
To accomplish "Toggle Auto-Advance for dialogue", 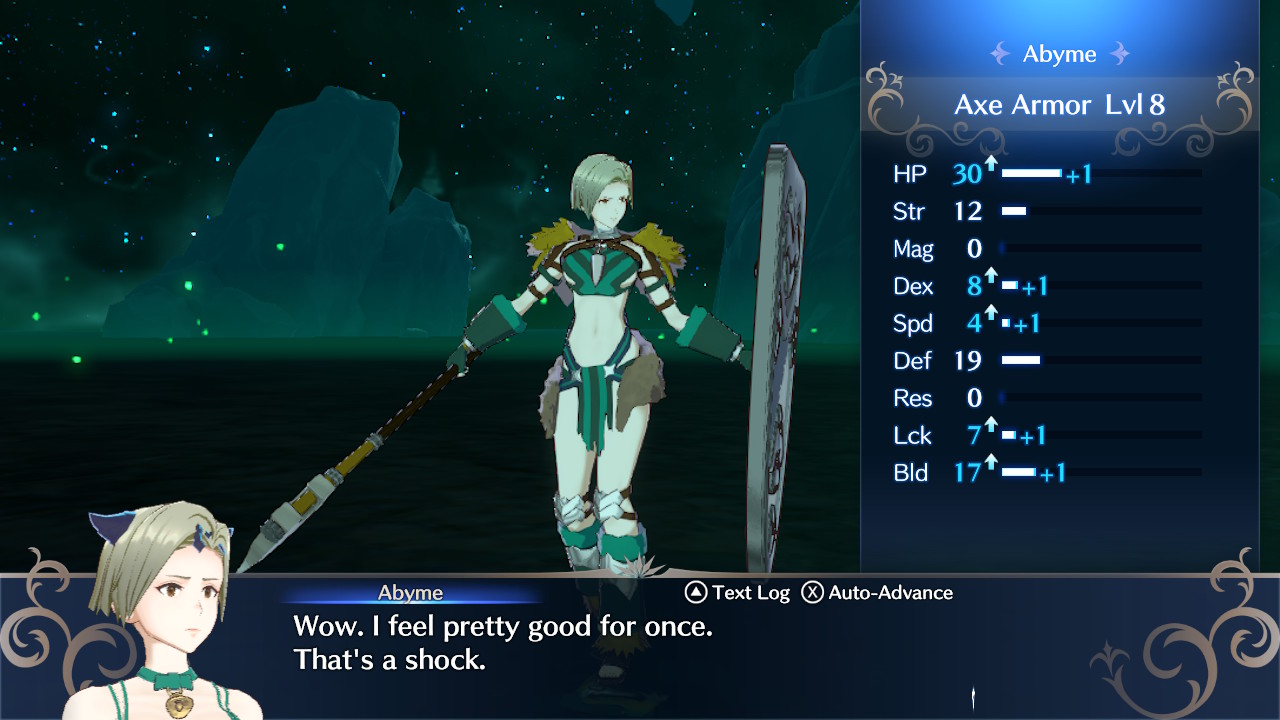I will point(878,593).
